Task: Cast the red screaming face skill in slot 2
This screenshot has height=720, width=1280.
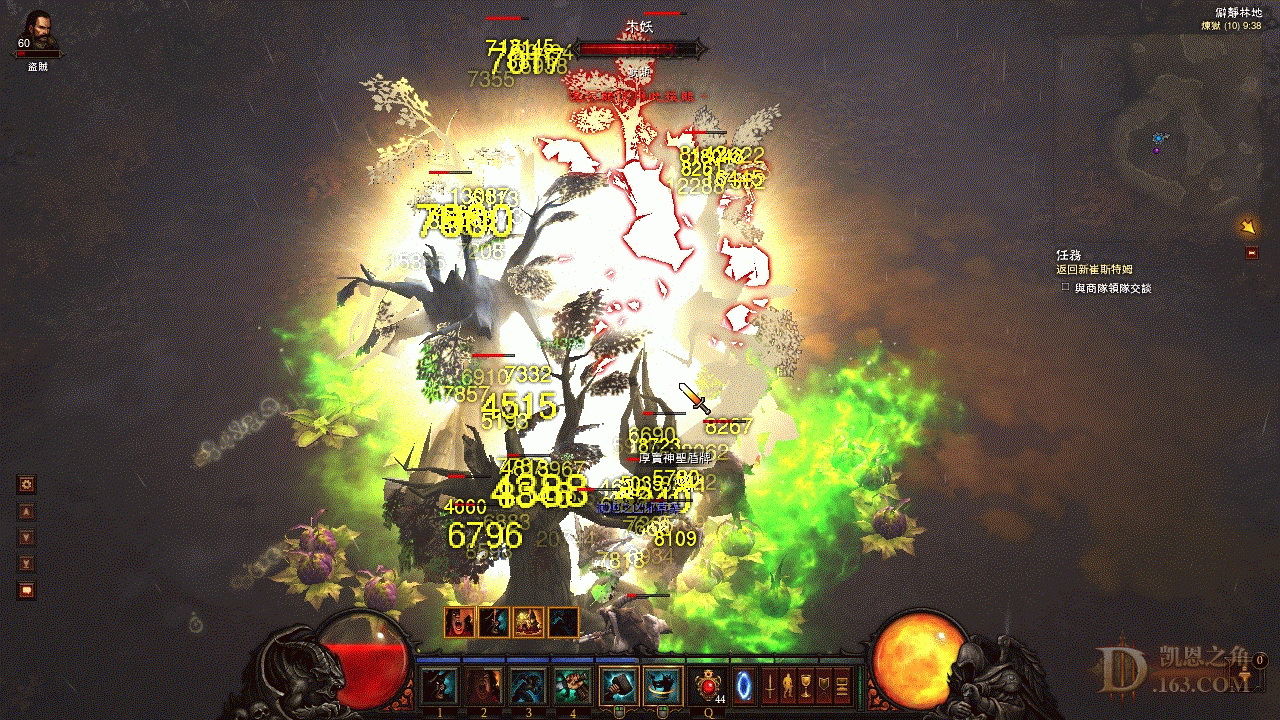Action: pyautogui.click(x=484, y=686)
